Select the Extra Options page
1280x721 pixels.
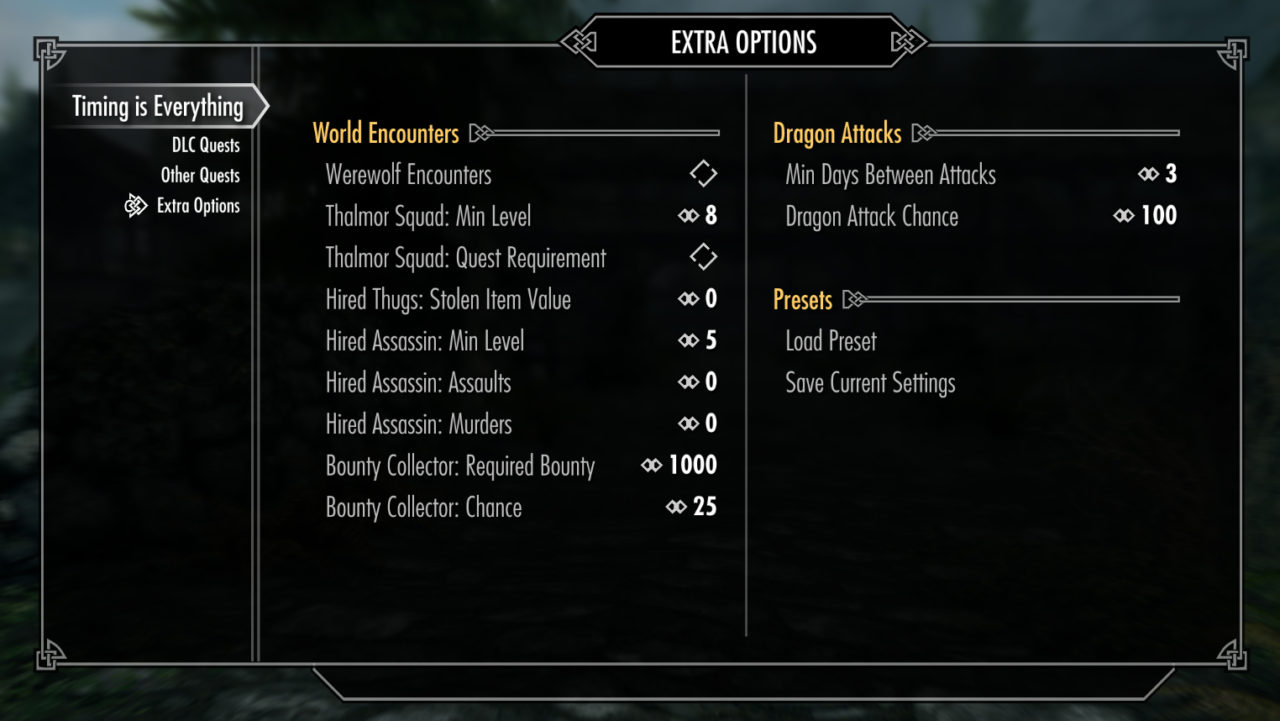pyautogui.click(x=198, y=206)
